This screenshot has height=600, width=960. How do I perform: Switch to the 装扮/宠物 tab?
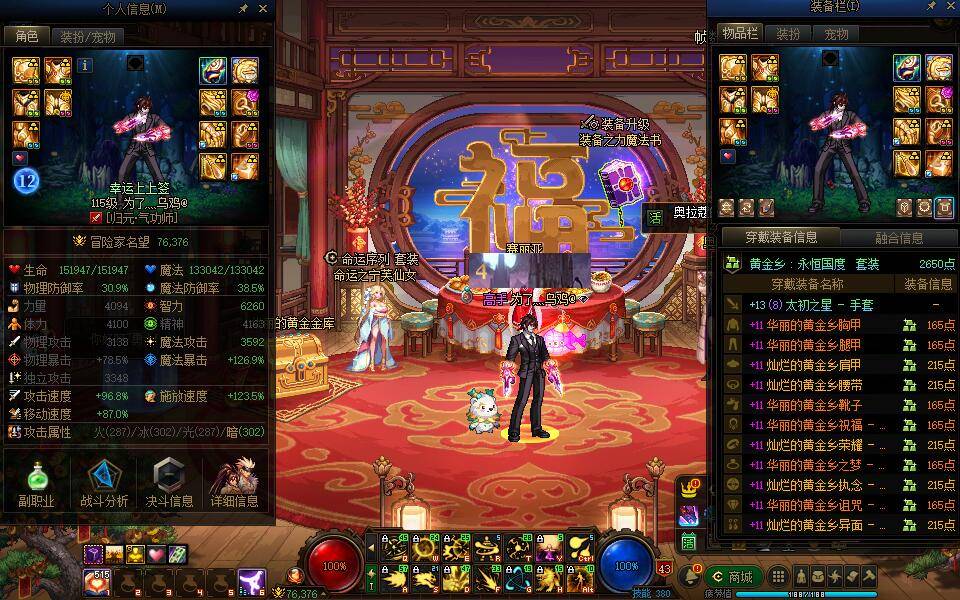pos(87,37)
